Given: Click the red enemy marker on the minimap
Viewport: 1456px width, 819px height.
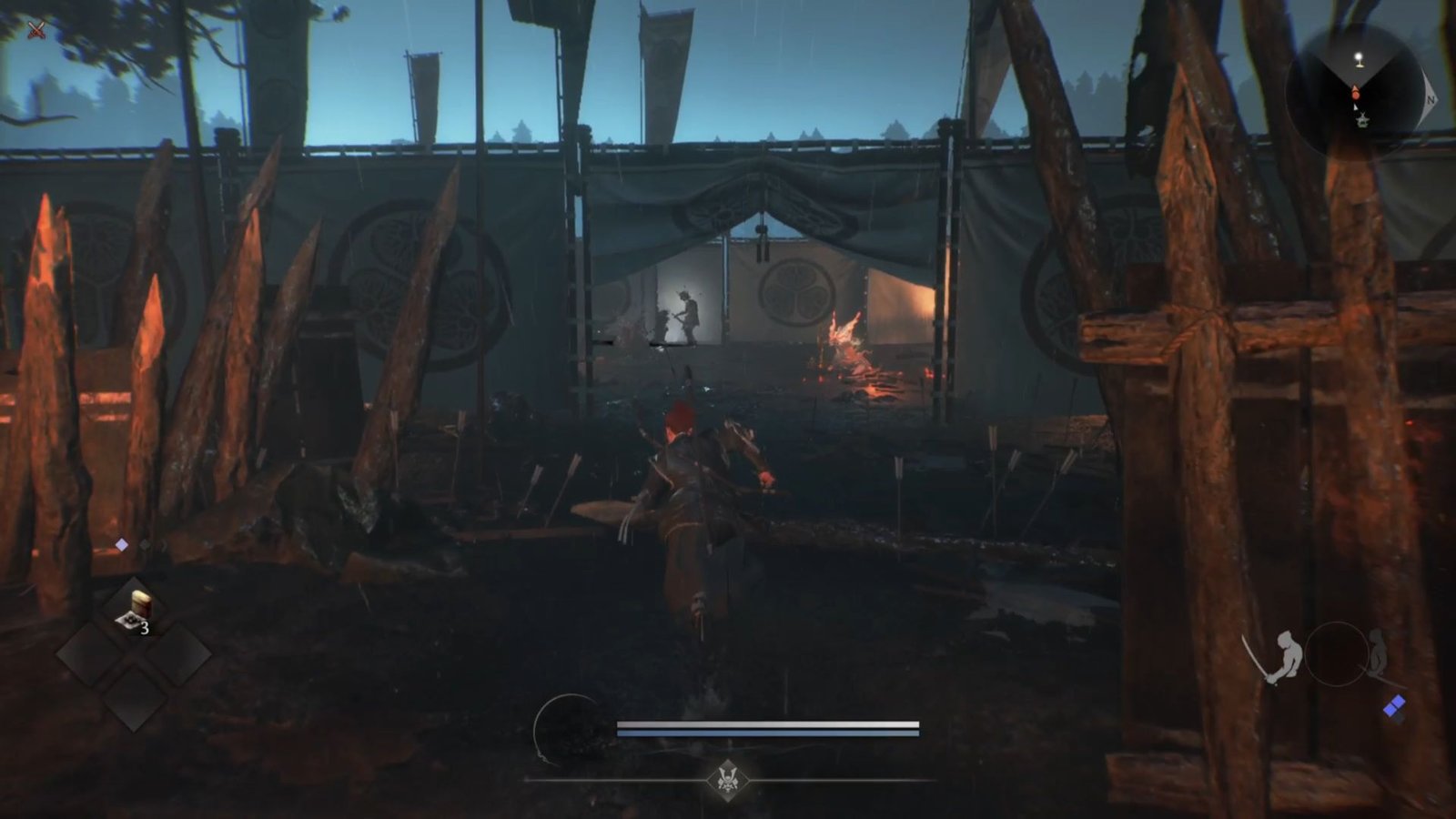Looking at the screenshot, I should [x=1356, y=95].
